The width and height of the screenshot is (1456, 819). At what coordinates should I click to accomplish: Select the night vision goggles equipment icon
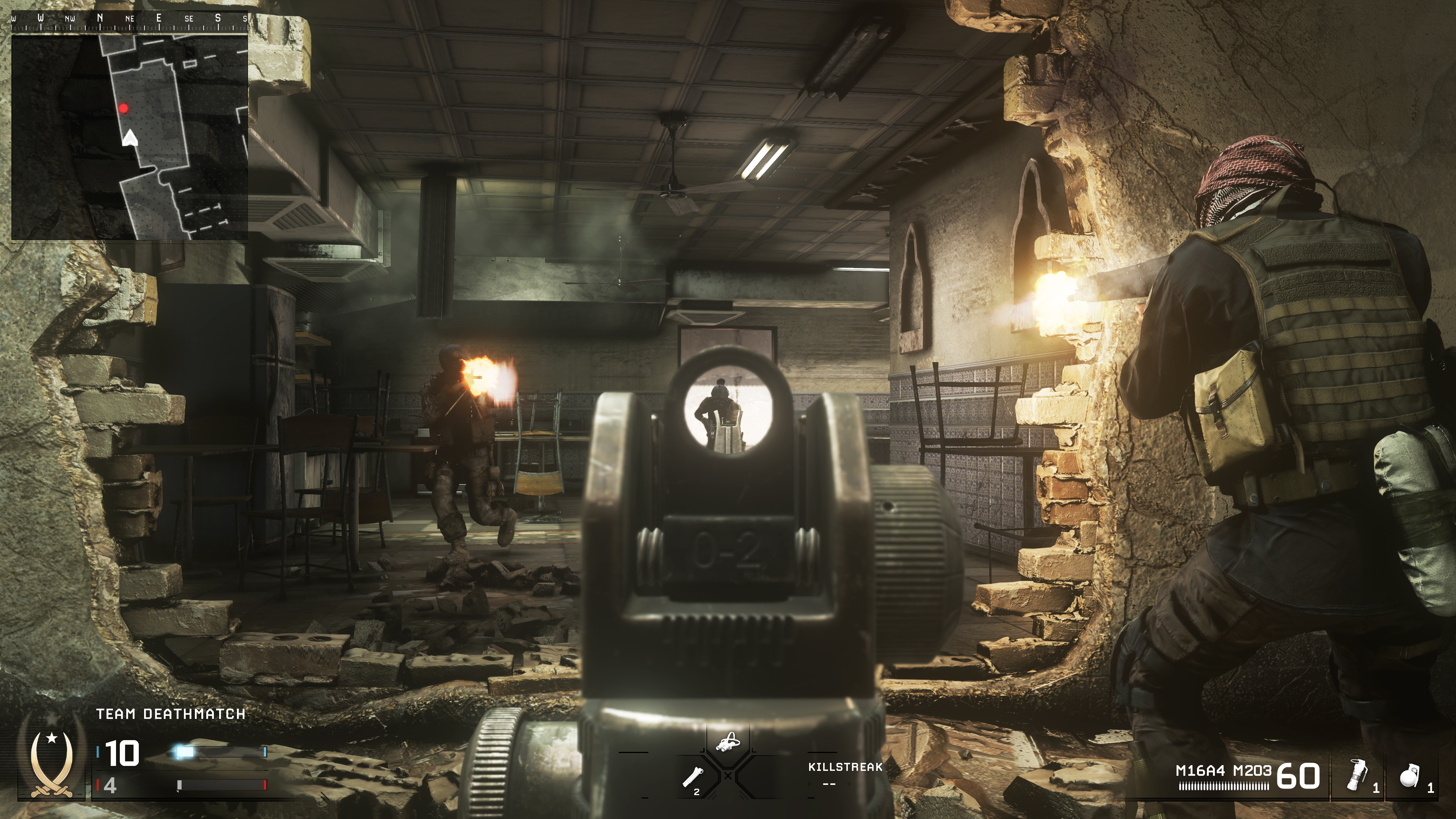click(729, 741)
